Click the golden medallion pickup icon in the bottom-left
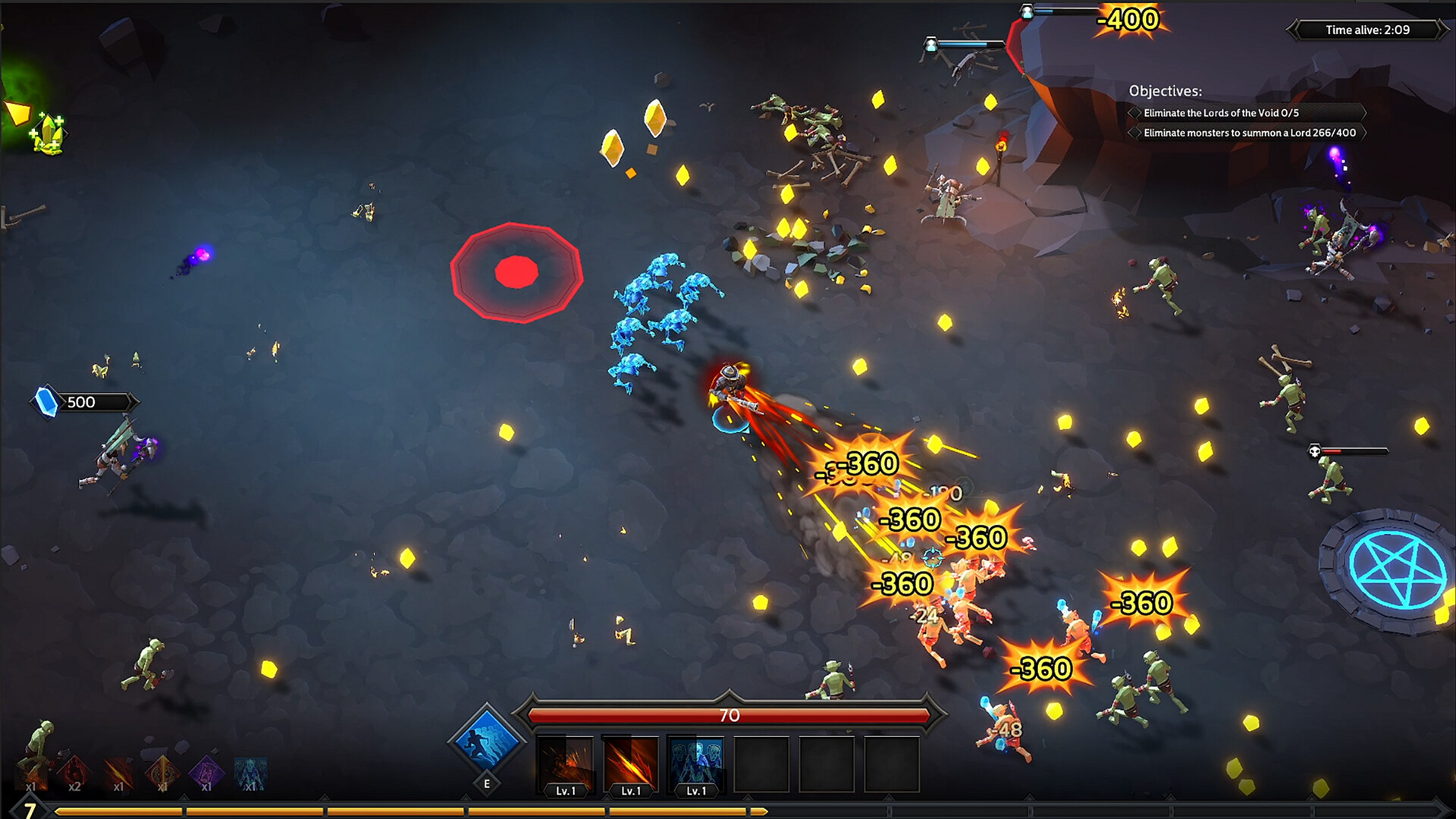The width and height of the screenshot is (1456, 819). point(163,773)
